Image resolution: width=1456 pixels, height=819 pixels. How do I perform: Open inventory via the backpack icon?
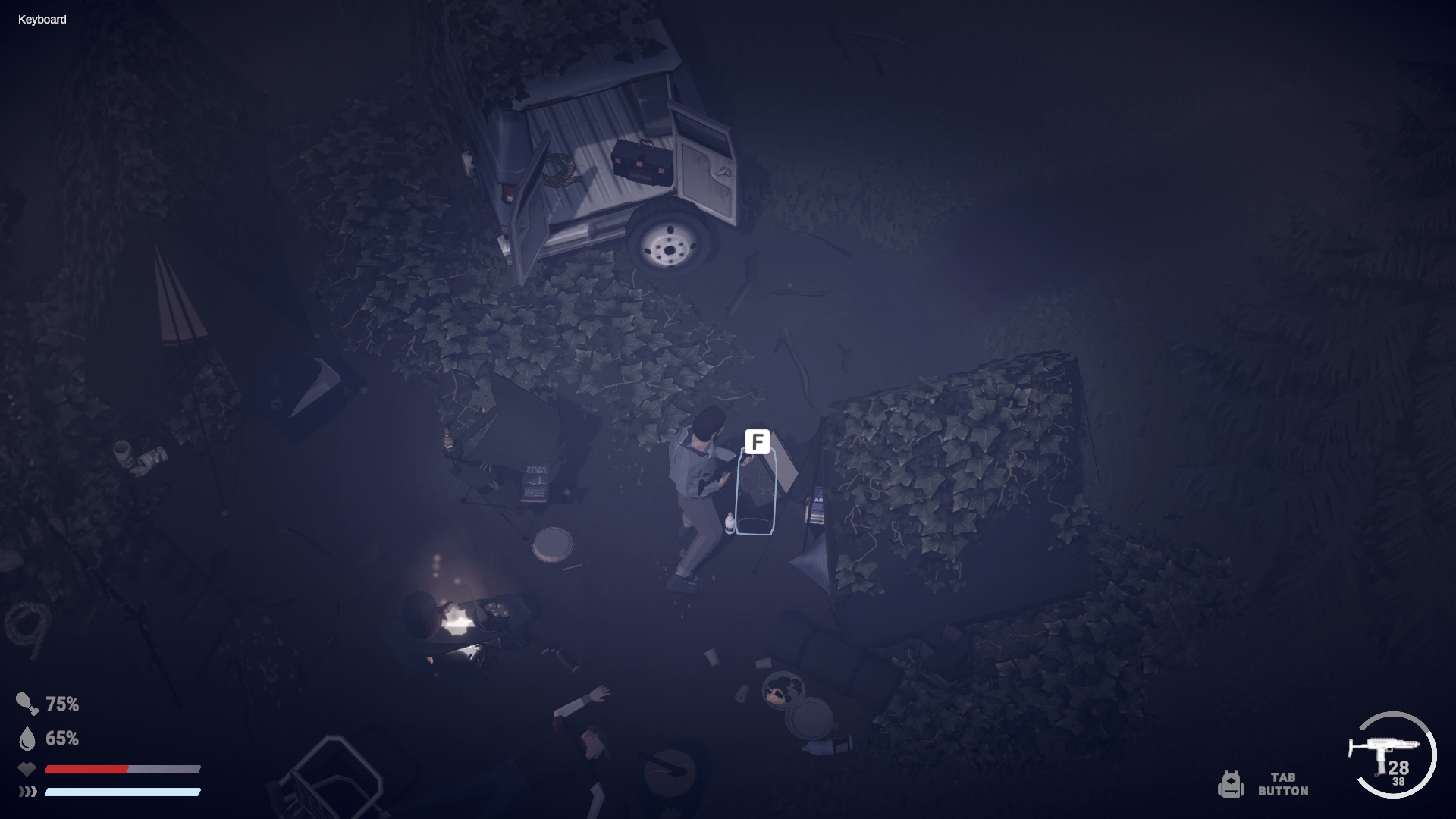[x=1232, y=785]
